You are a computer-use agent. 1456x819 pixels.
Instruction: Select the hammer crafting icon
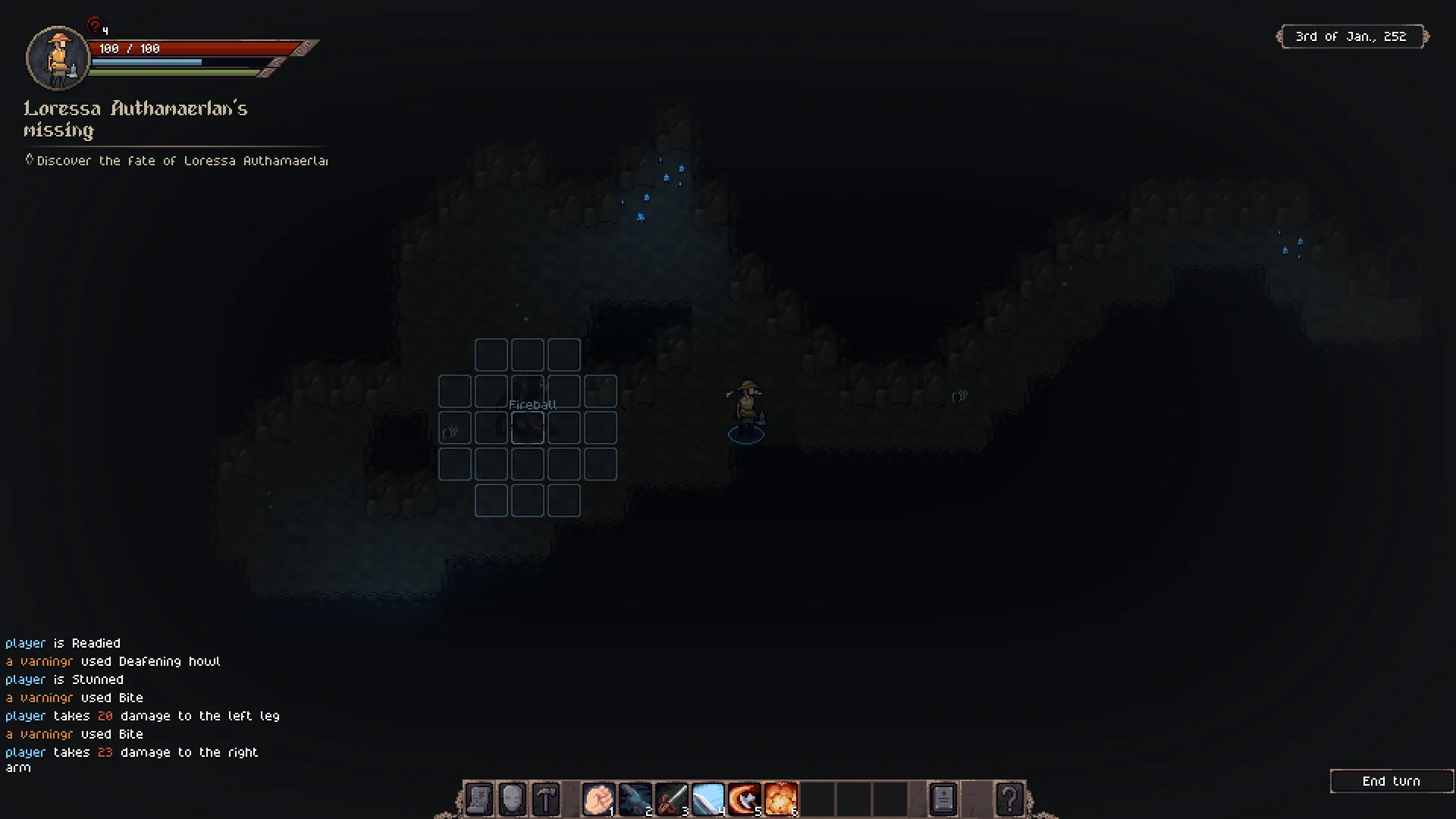546,799
